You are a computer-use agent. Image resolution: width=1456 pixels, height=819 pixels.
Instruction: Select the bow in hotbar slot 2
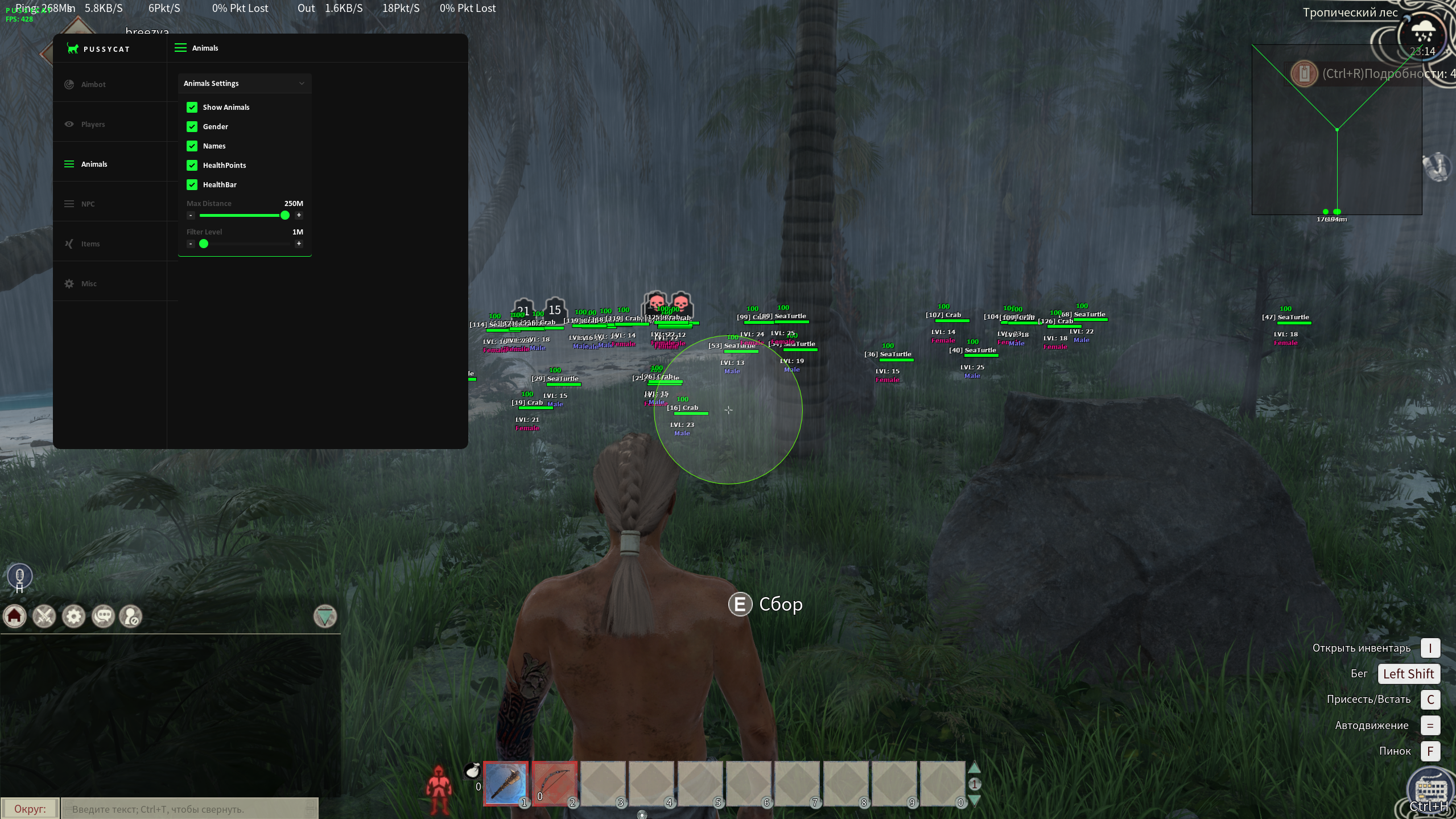tap(554, 784)
